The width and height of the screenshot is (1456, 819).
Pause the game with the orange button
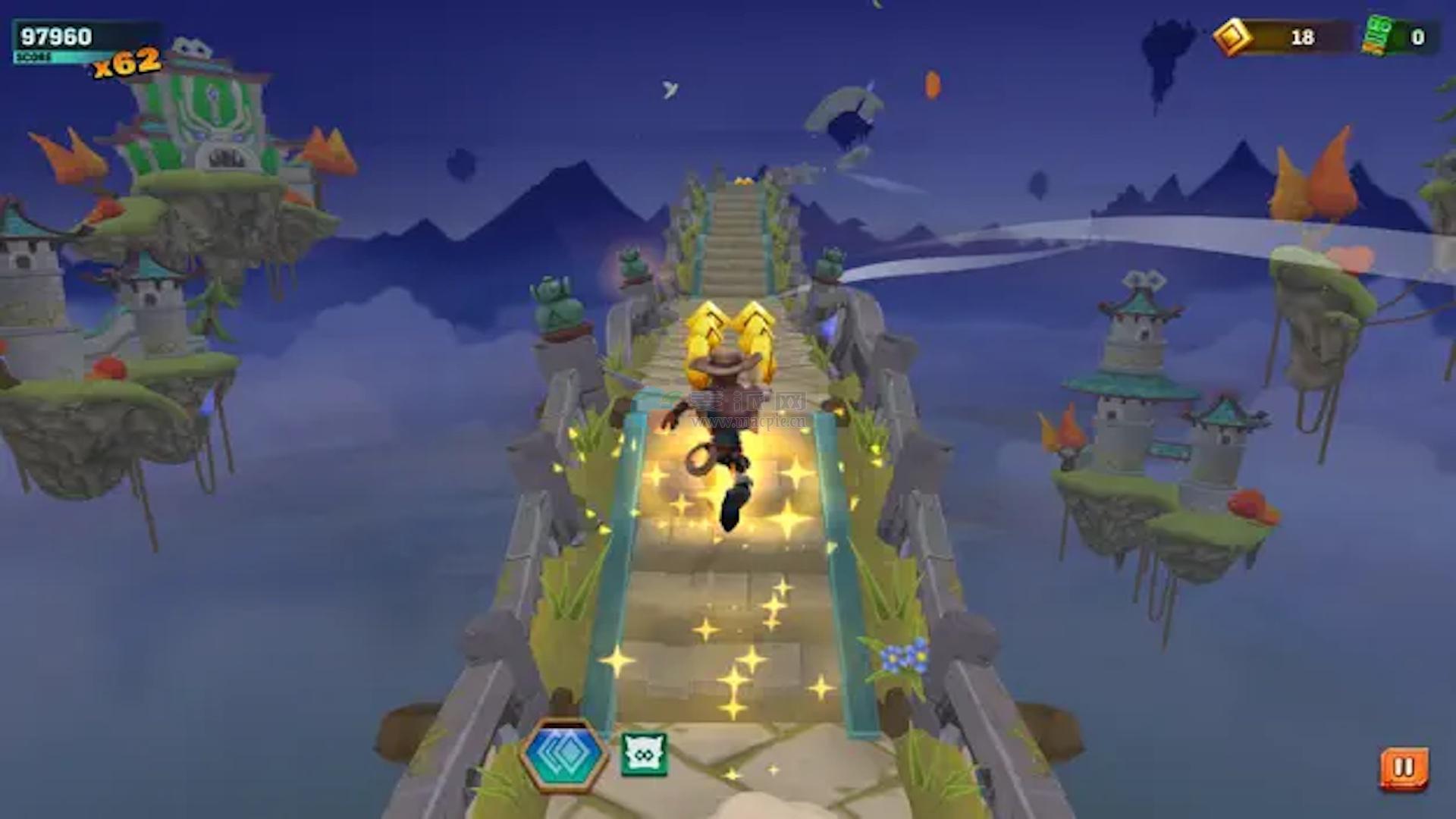pos(1404,768)
